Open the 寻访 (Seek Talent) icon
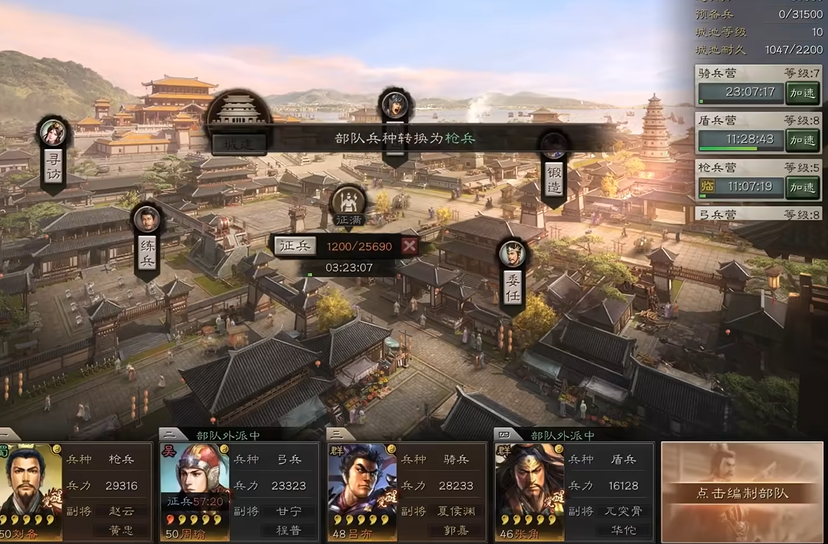Screen dimensions: 828x544 pos(52,150)
